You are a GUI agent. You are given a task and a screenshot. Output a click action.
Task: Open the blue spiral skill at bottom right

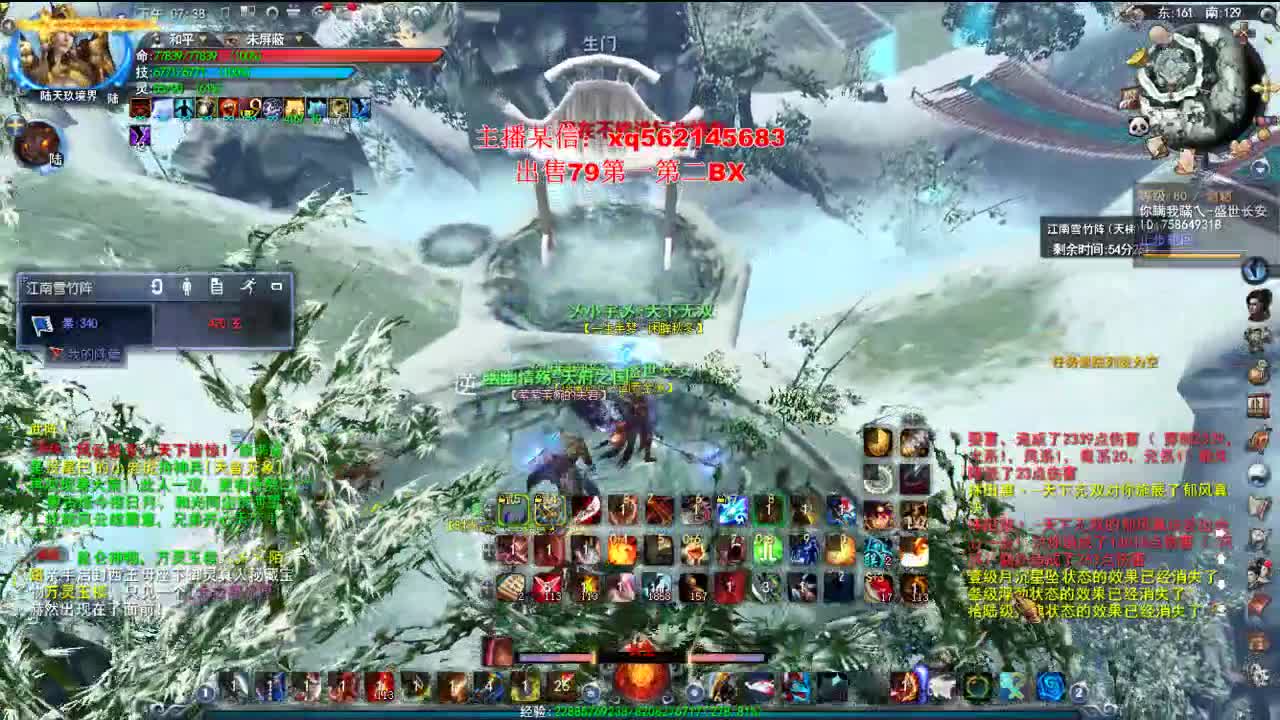click(x=1051, y=687)
